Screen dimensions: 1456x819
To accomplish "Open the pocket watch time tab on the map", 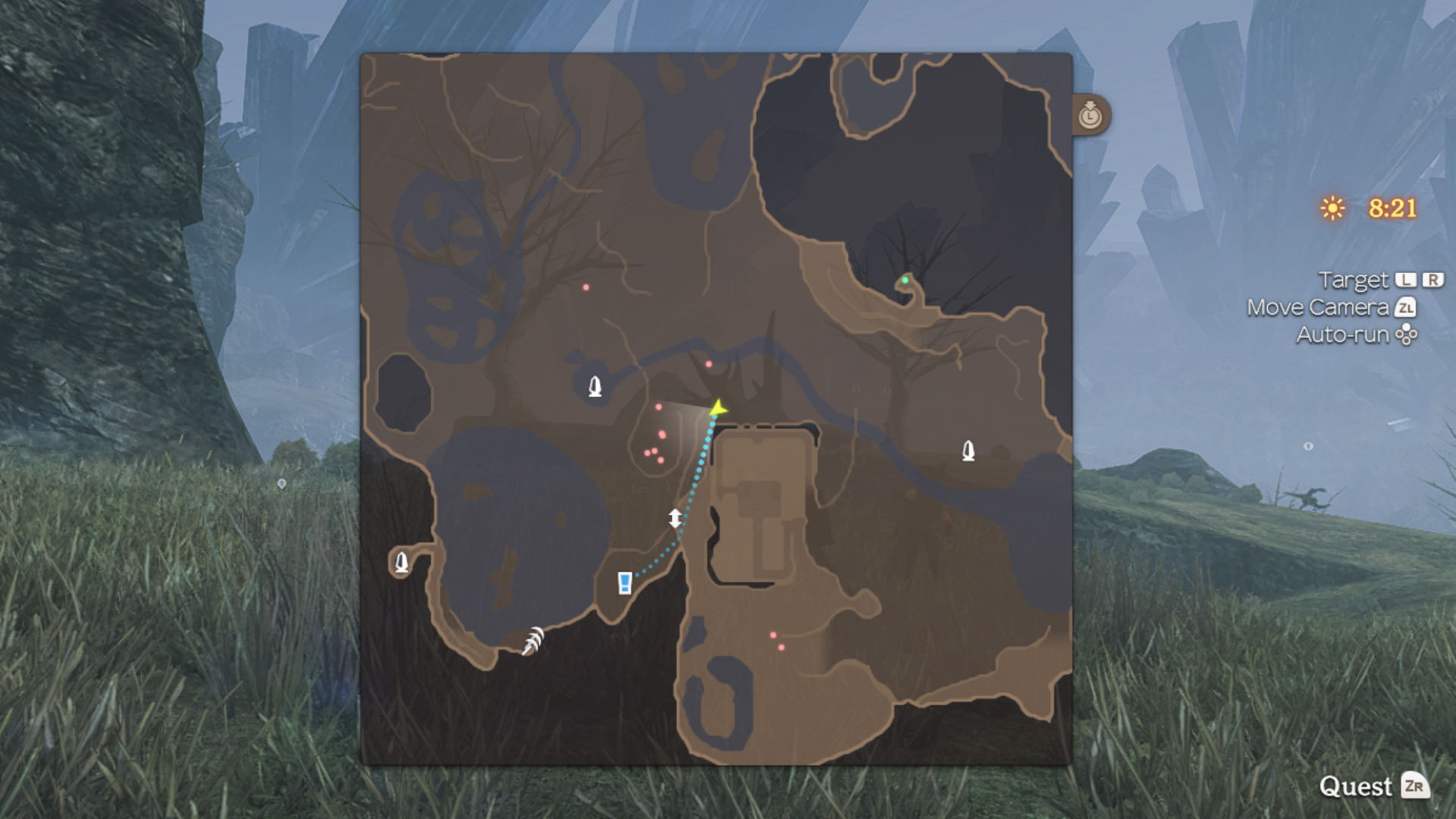I will pyautogui.click(x=1090, y=115).
